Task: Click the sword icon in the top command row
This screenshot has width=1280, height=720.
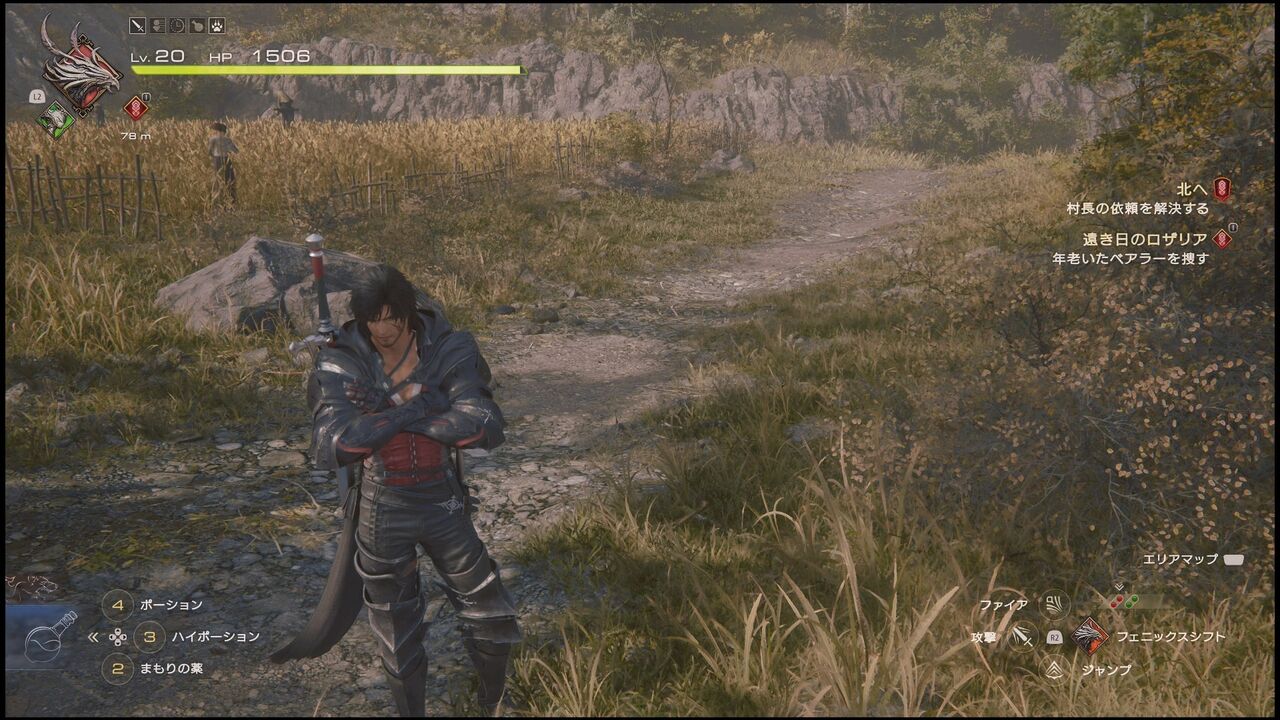Action: click(137, 26)
